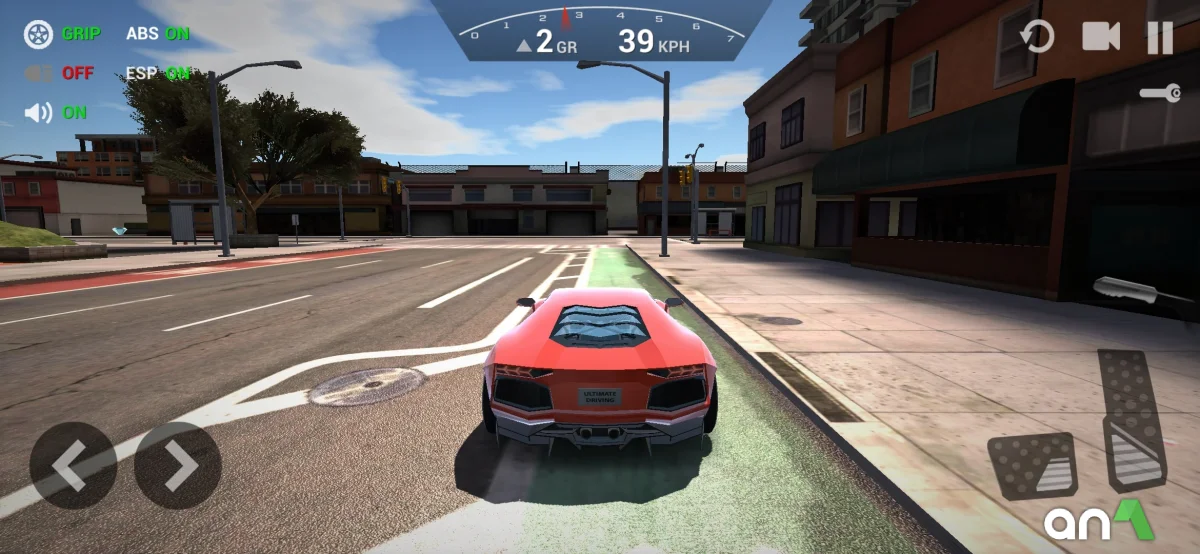Mute the sound with the speaker icon
The height and width of the screenshot is (554, 1200).
[39, 113]
